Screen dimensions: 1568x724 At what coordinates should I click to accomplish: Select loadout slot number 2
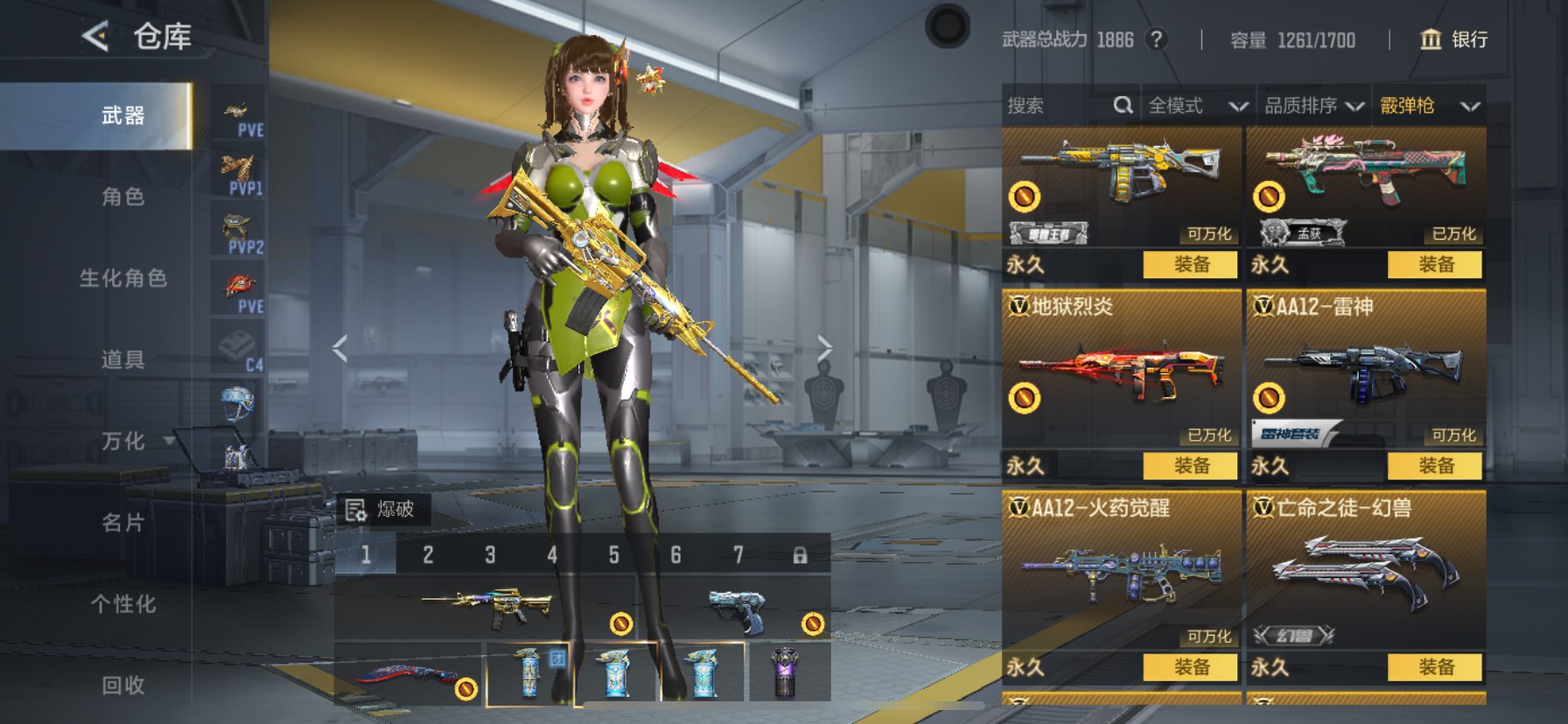tap(428, 554)
